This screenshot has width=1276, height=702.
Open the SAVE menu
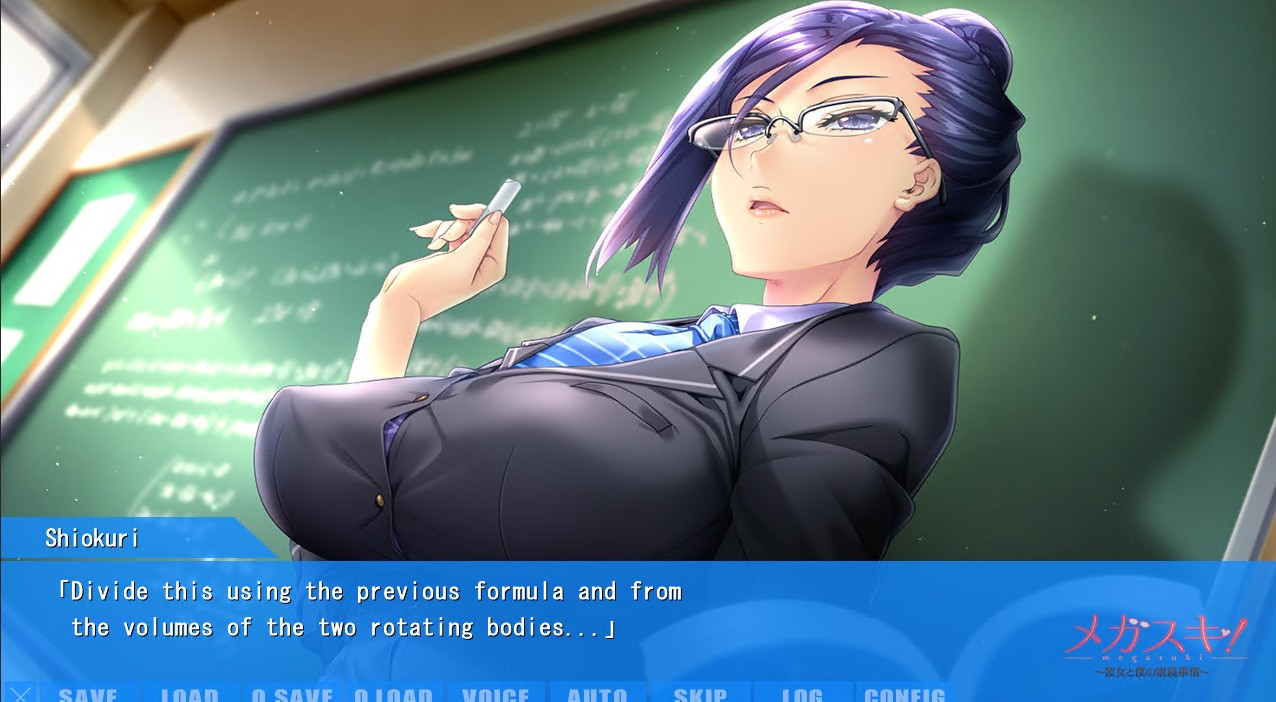point(88,694)
